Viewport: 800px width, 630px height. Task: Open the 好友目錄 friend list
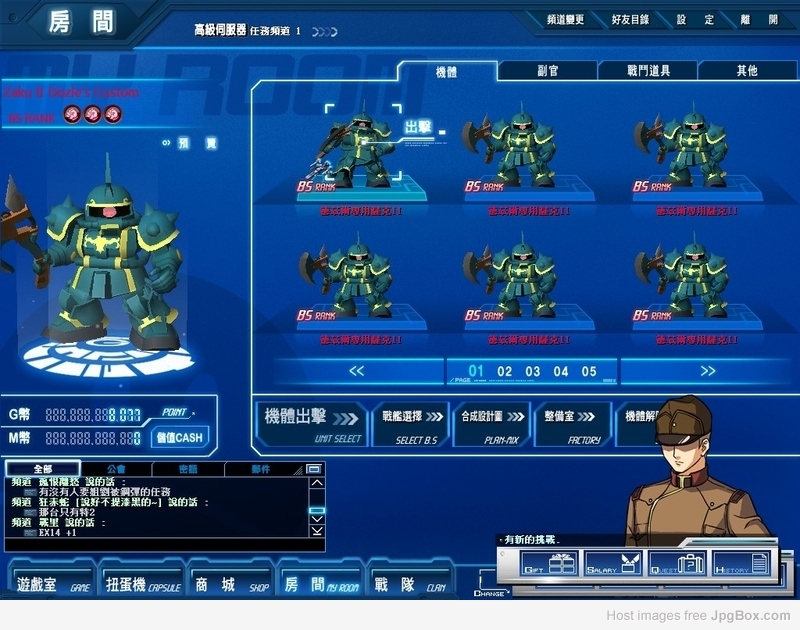629,20
